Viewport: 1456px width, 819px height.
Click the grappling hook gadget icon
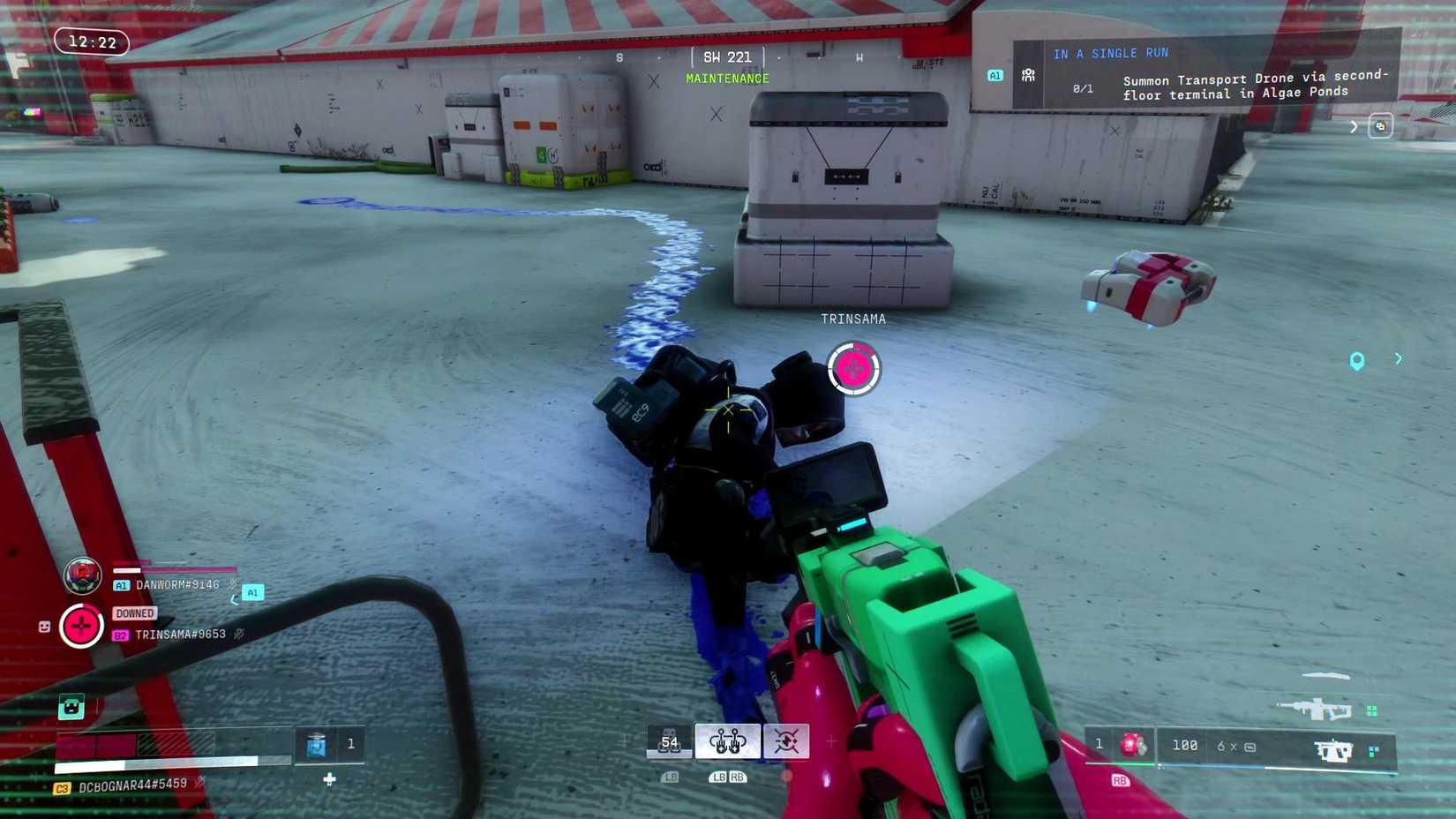tap(726, 742)
